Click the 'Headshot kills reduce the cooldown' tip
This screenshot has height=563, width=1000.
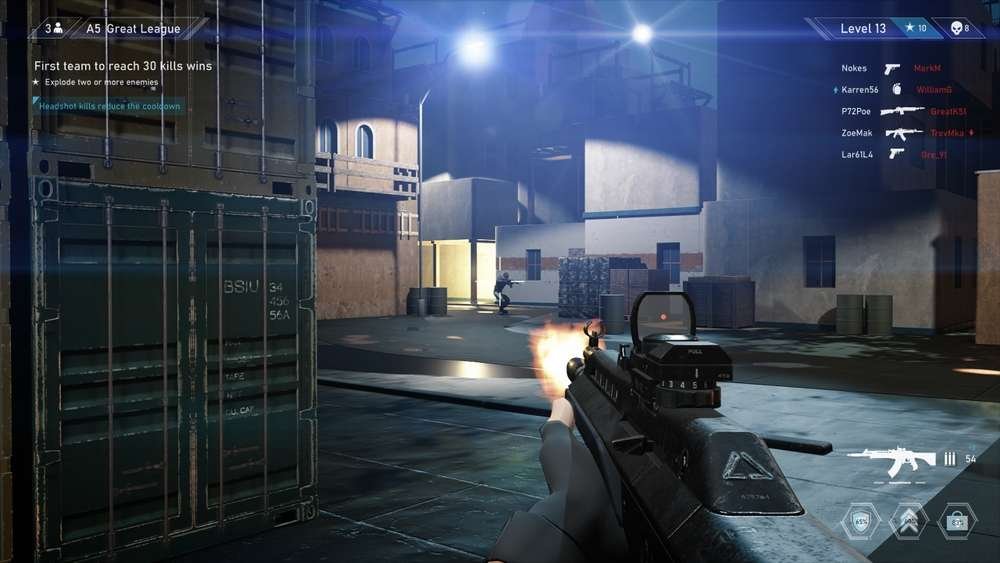(110, 106)
